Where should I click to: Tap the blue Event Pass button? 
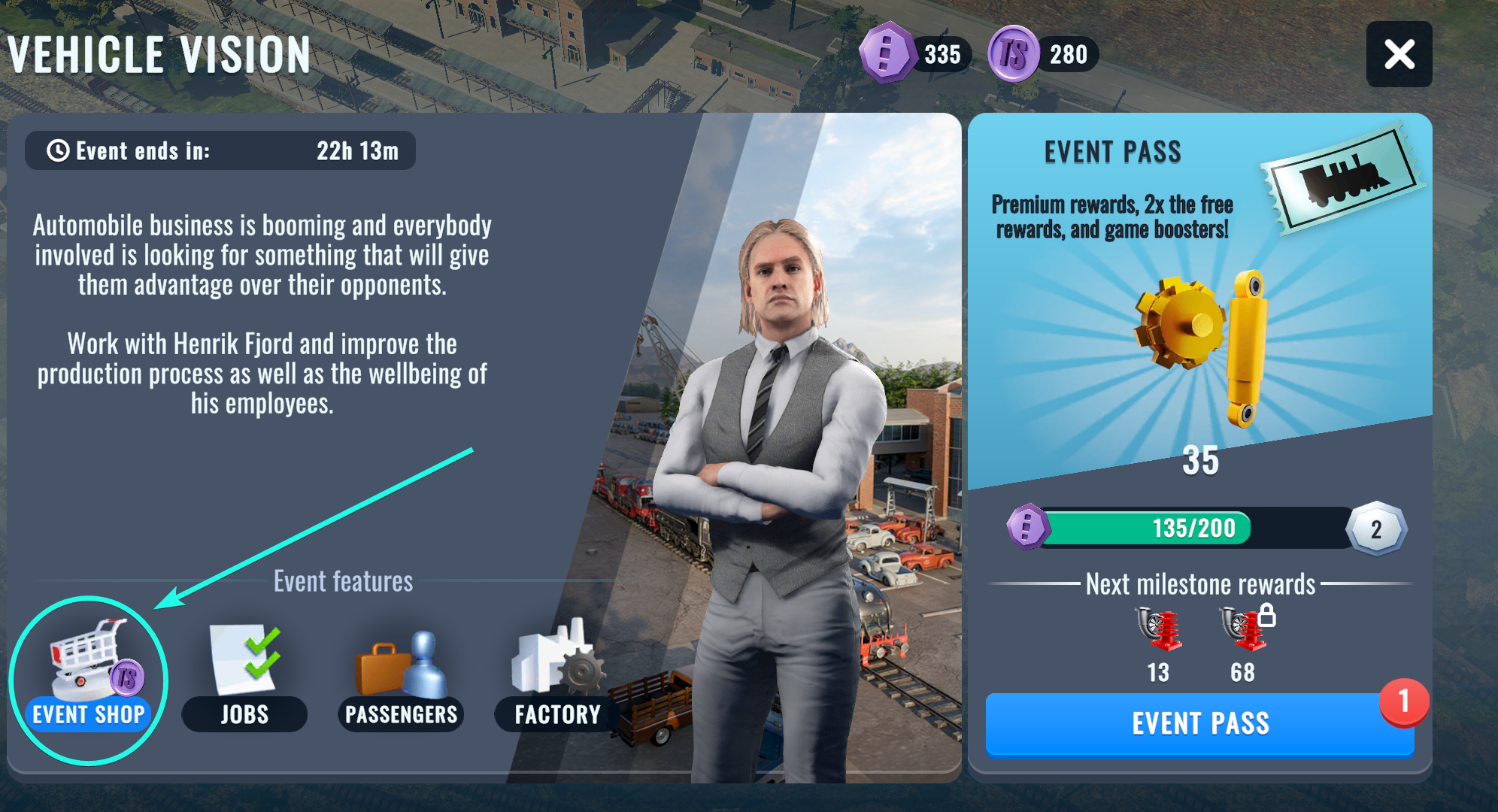click(1199, 723)
